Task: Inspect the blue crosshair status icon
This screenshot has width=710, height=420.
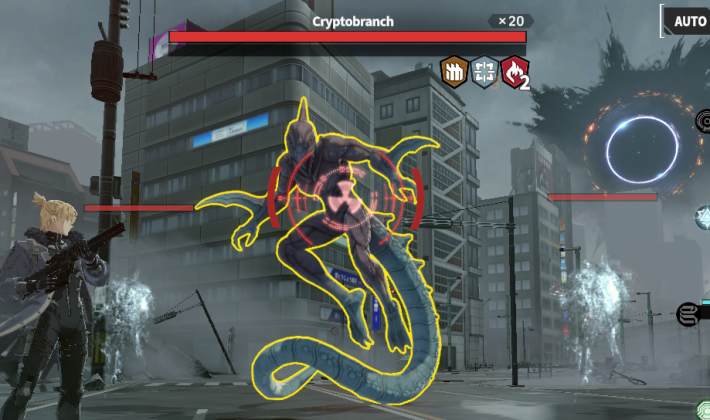Action: [484, 70]
